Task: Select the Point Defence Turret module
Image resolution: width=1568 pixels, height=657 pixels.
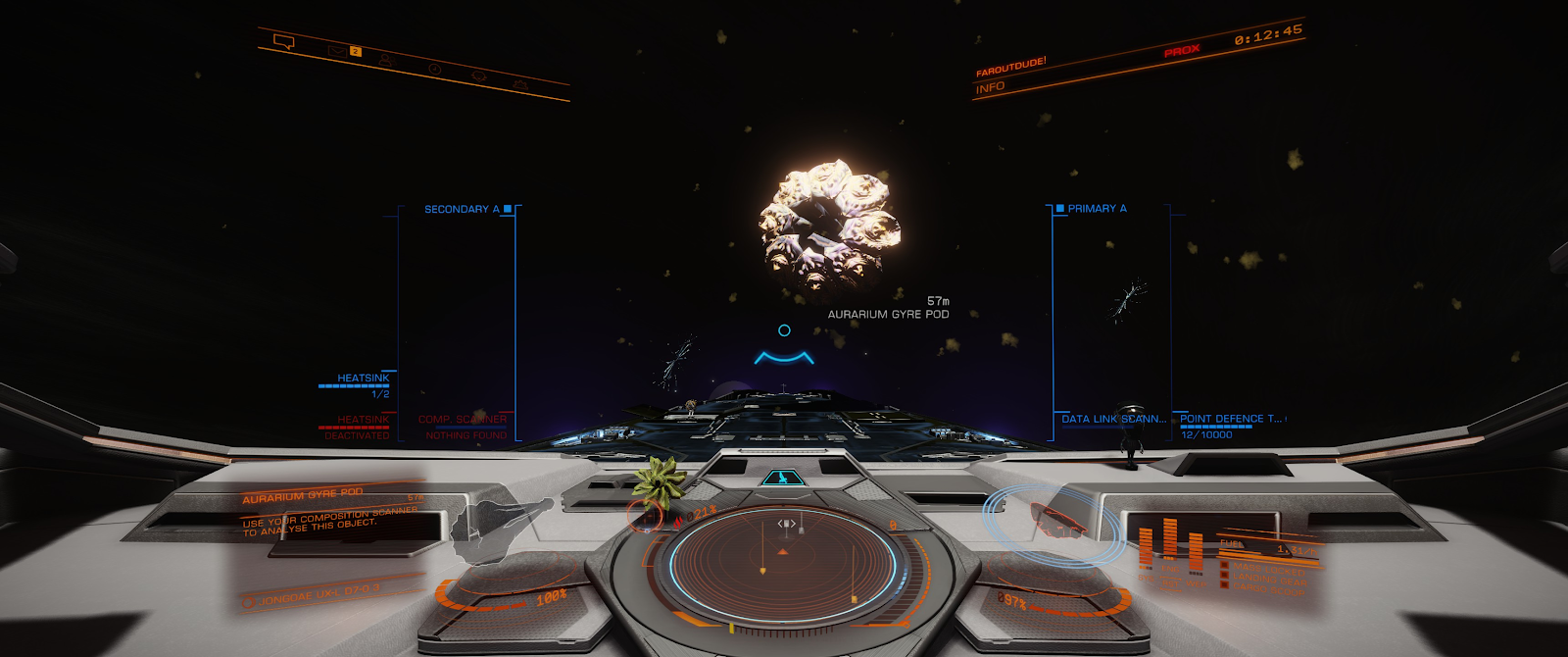Action: click(x=1230, y=419)
